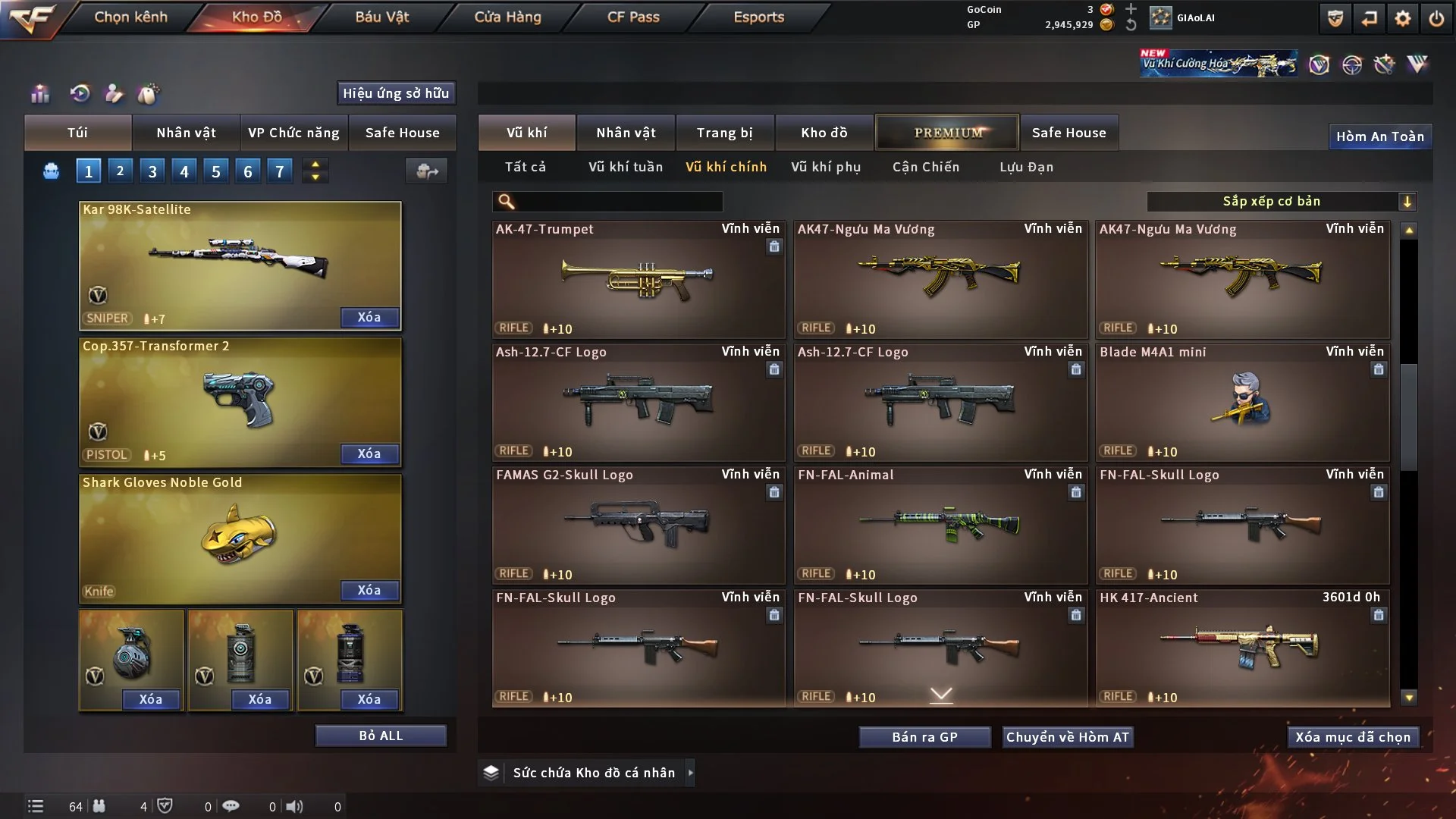Screen dimensions: 1456x819
Task: Click Chuyển về Hòm AT button
Action: (x=1068, y=737)
